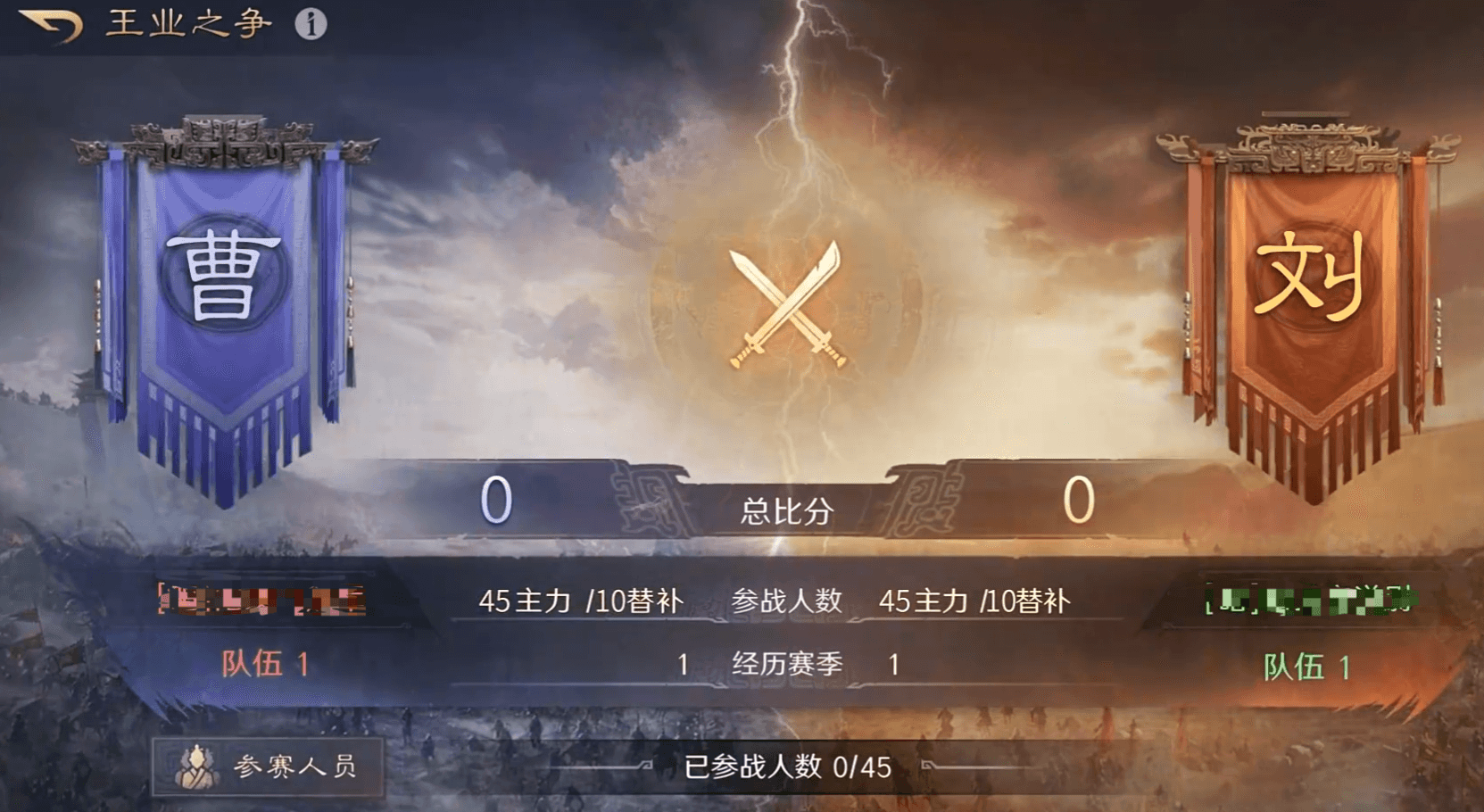Select 队伍 1 label on the left side
This screenshot has height=812, width=1484.
pos(263,664)
